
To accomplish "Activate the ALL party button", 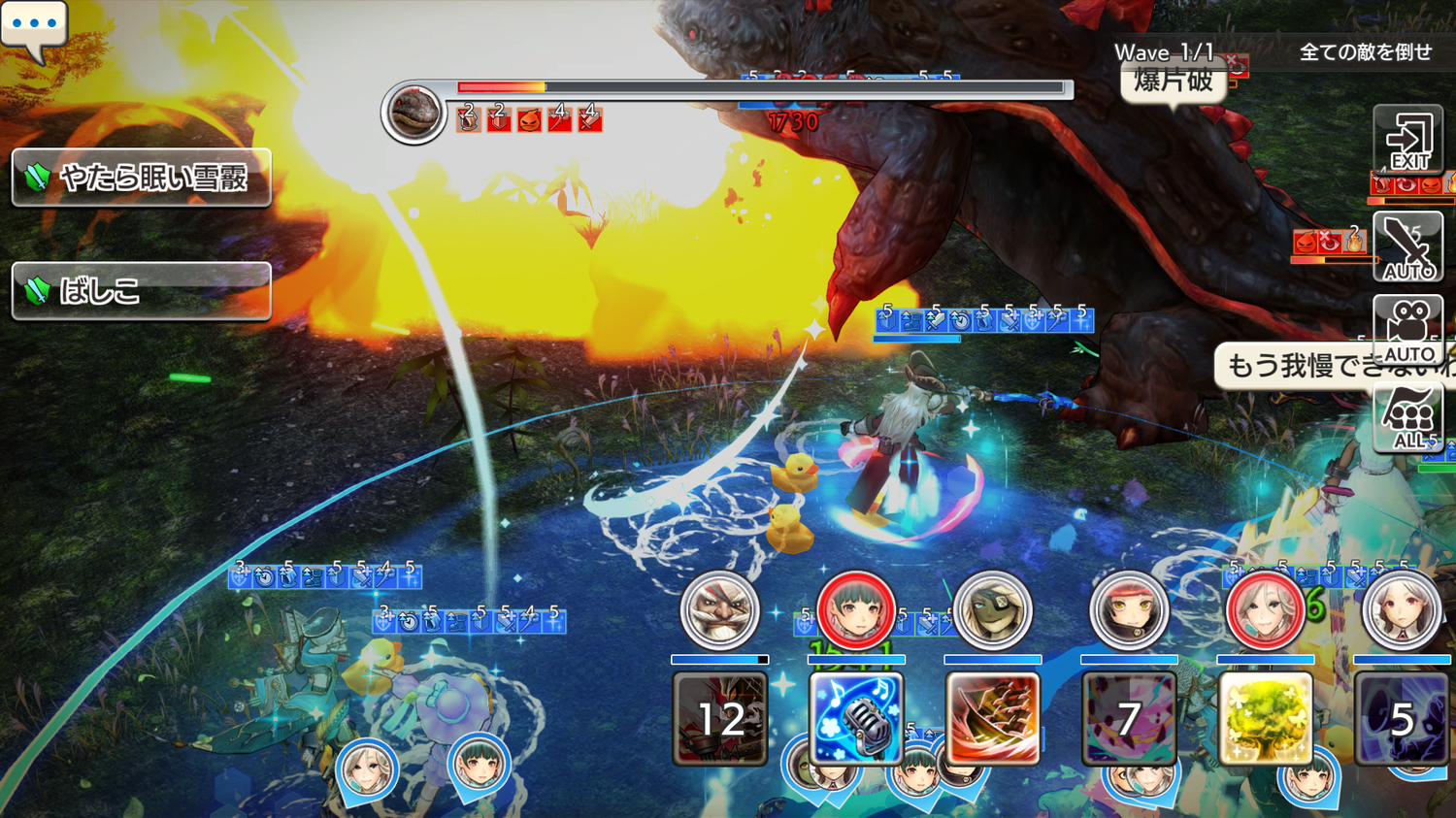I will tap(1408, 417).
